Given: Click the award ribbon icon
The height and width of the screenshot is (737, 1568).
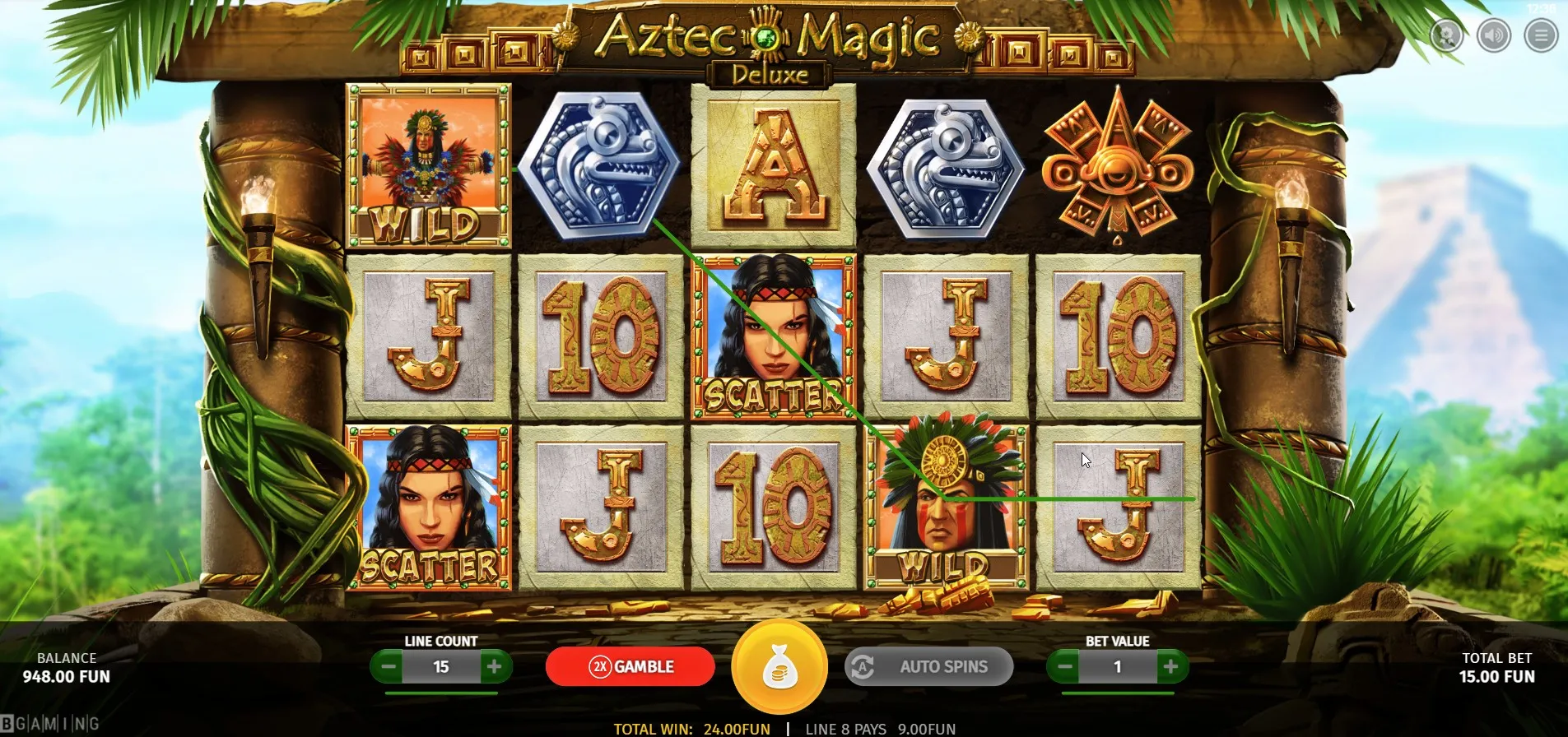Looking at the screenshot, I should pos(1446,35).
